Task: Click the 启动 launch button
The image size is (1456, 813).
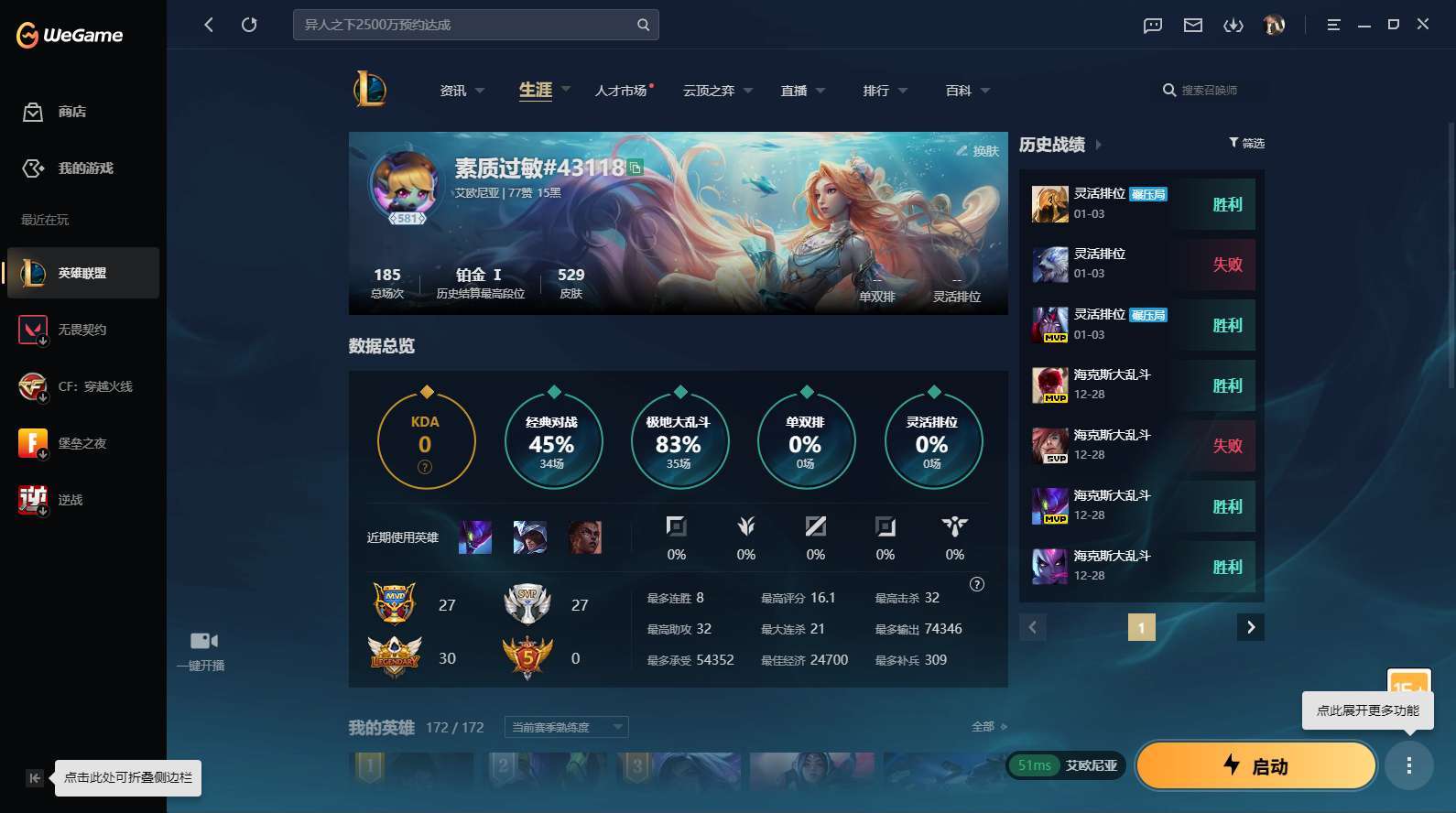Action: tap(1256, 766)
